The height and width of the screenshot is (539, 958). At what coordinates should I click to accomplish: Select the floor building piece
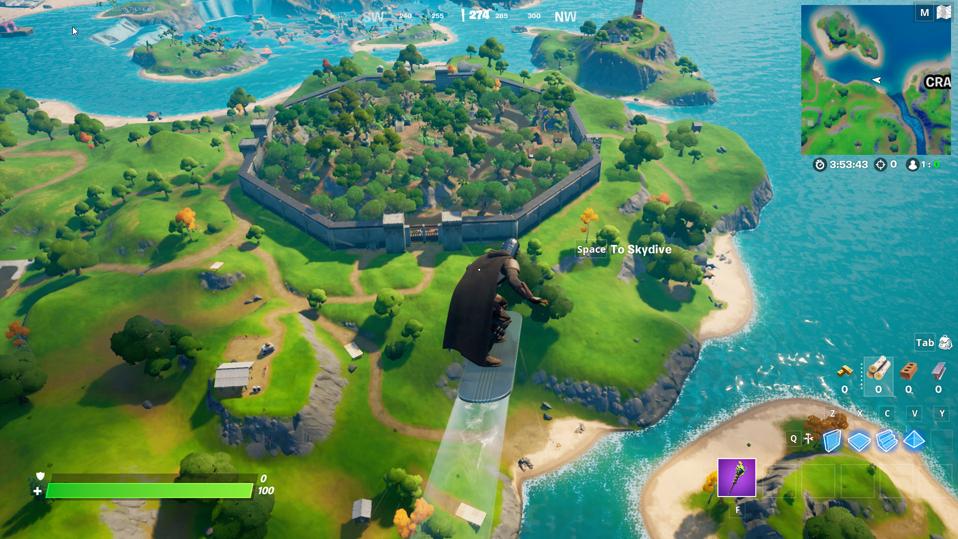click(859, 440)
